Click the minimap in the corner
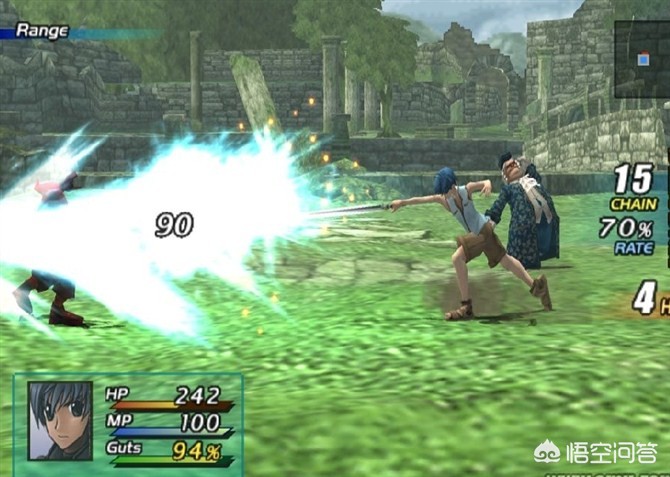670x477 pixels. pos(641,59)
